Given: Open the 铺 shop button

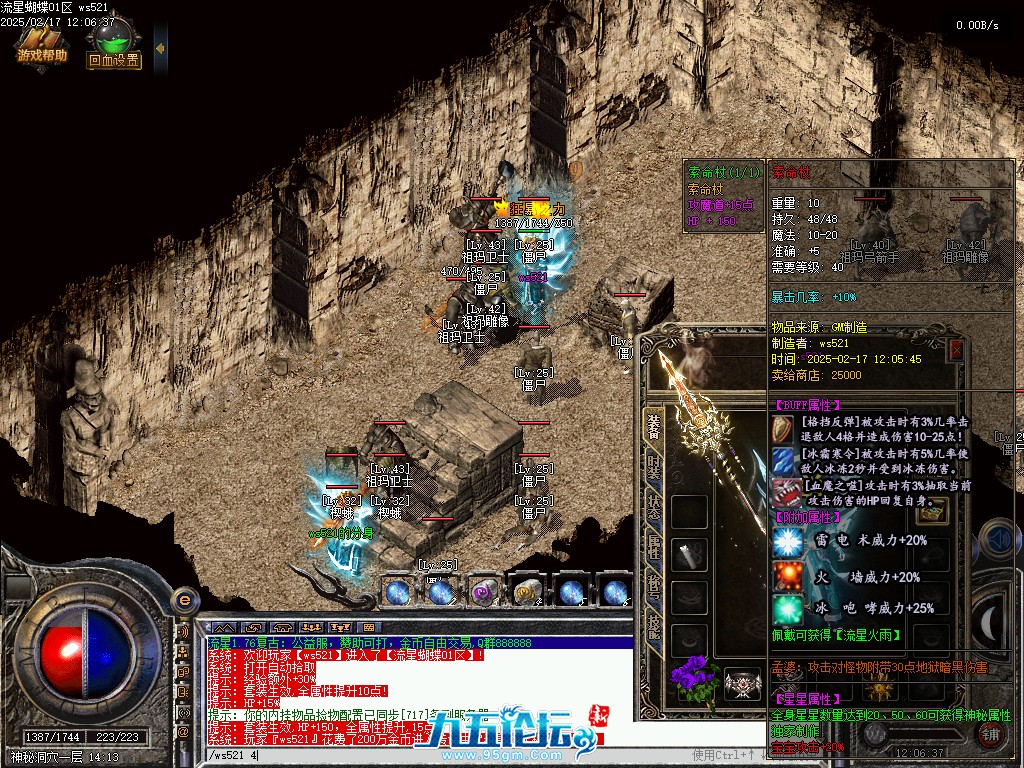Looking at the screenshot, I should tap(990, 735).
